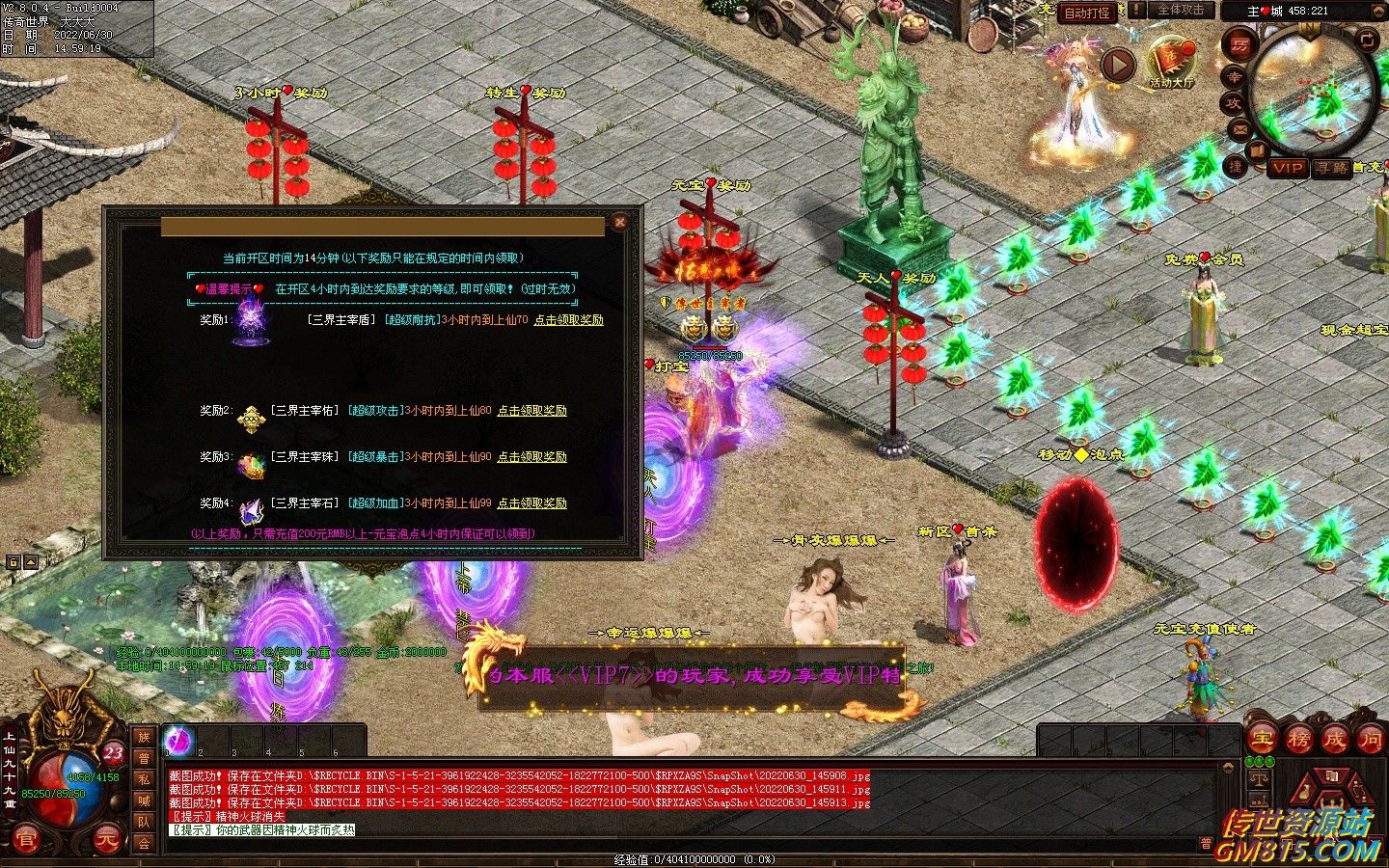Open the 成 achievements round button
Screen dimensions: 1389x868
pos(1334,740)
